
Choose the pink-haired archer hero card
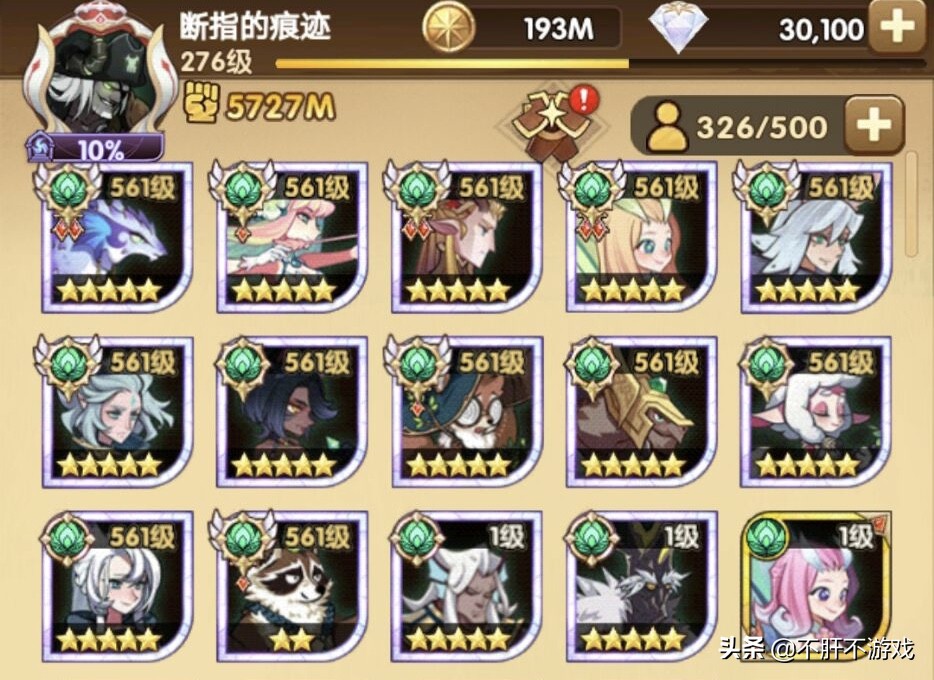[291, 238]
